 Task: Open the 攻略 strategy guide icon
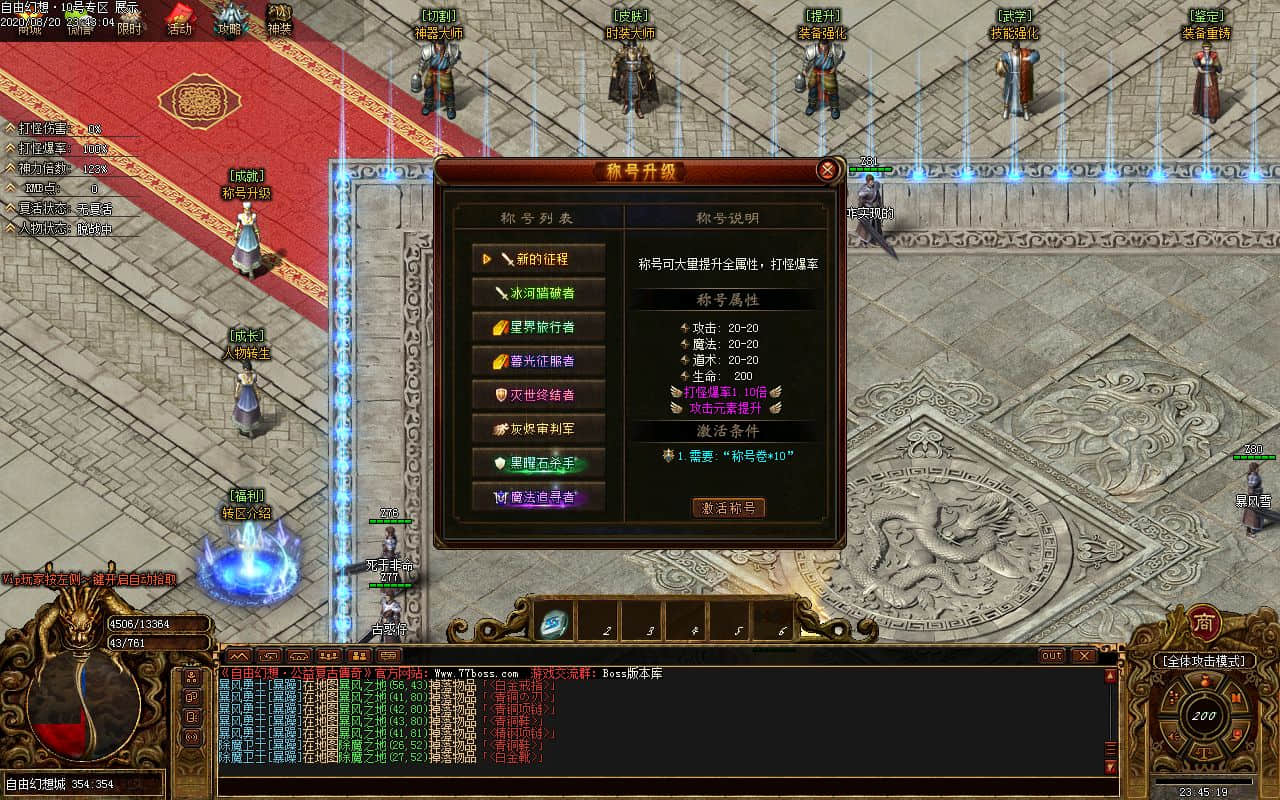click(230, 19)
